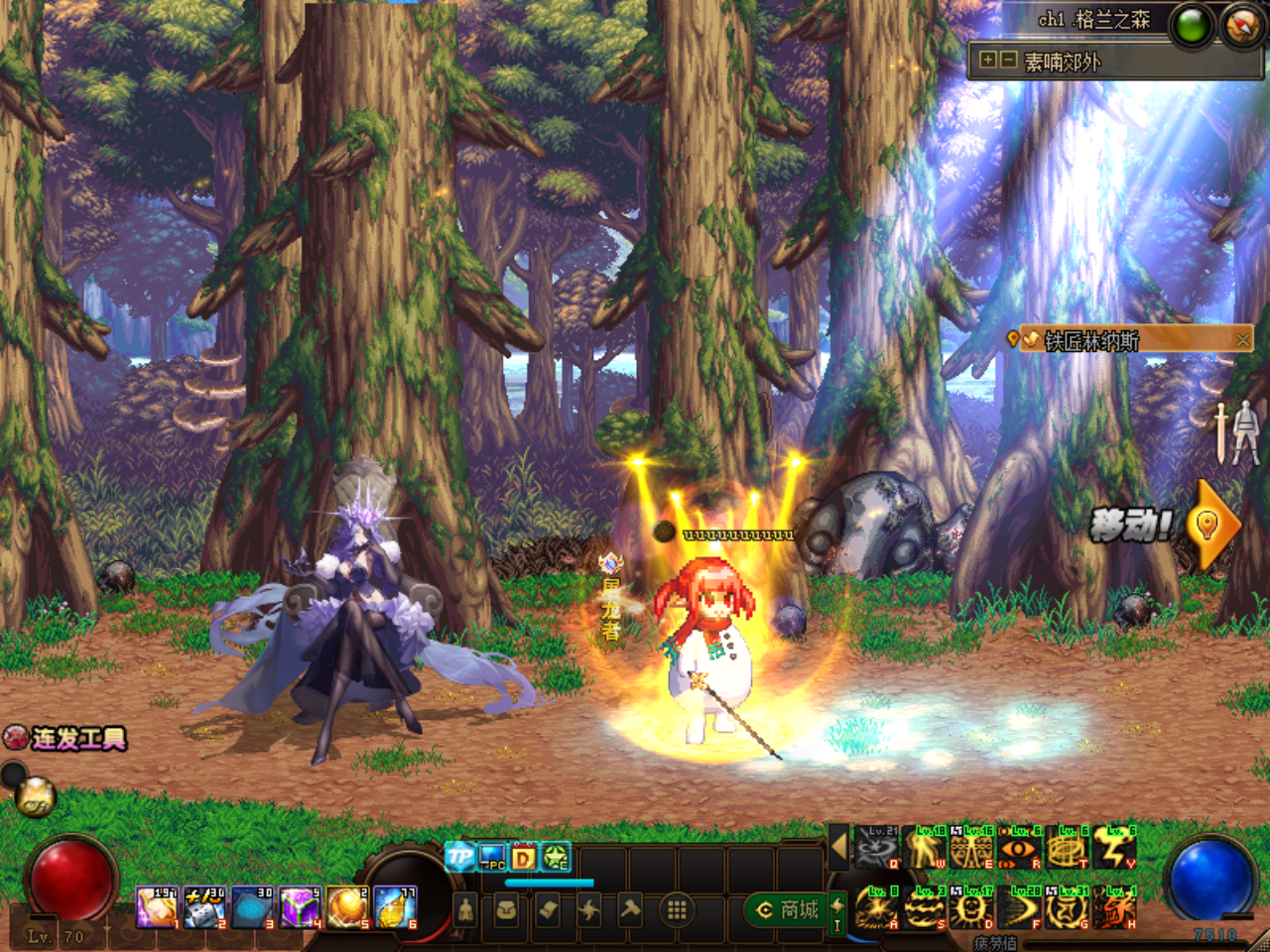The image size is (1270, 952).
Task: Activate the lightning bolt skill on Y
Action: (1114, 848)
